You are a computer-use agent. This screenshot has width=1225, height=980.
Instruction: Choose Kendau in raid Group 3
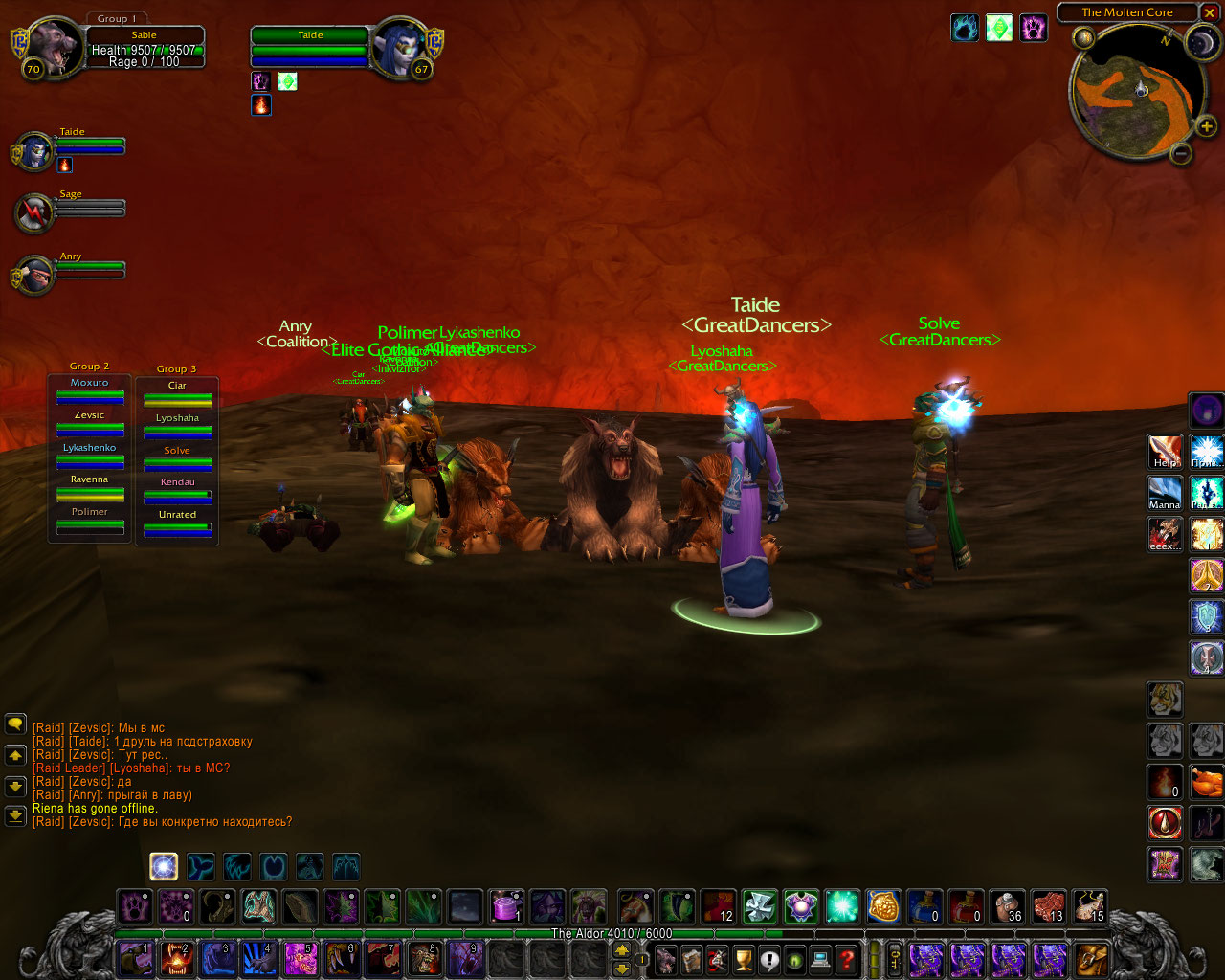177,489
